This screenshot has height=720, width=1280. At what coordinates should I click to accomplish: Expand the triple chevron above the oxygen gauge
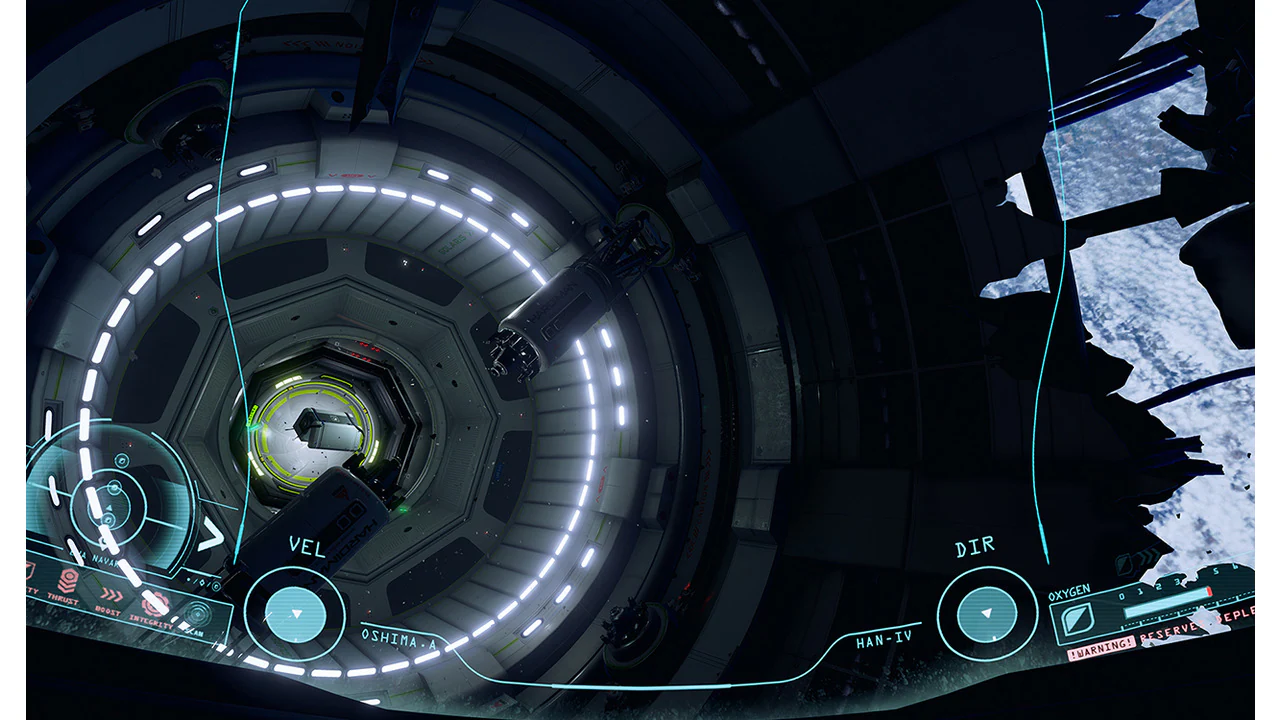click(x=1146, y=557)
